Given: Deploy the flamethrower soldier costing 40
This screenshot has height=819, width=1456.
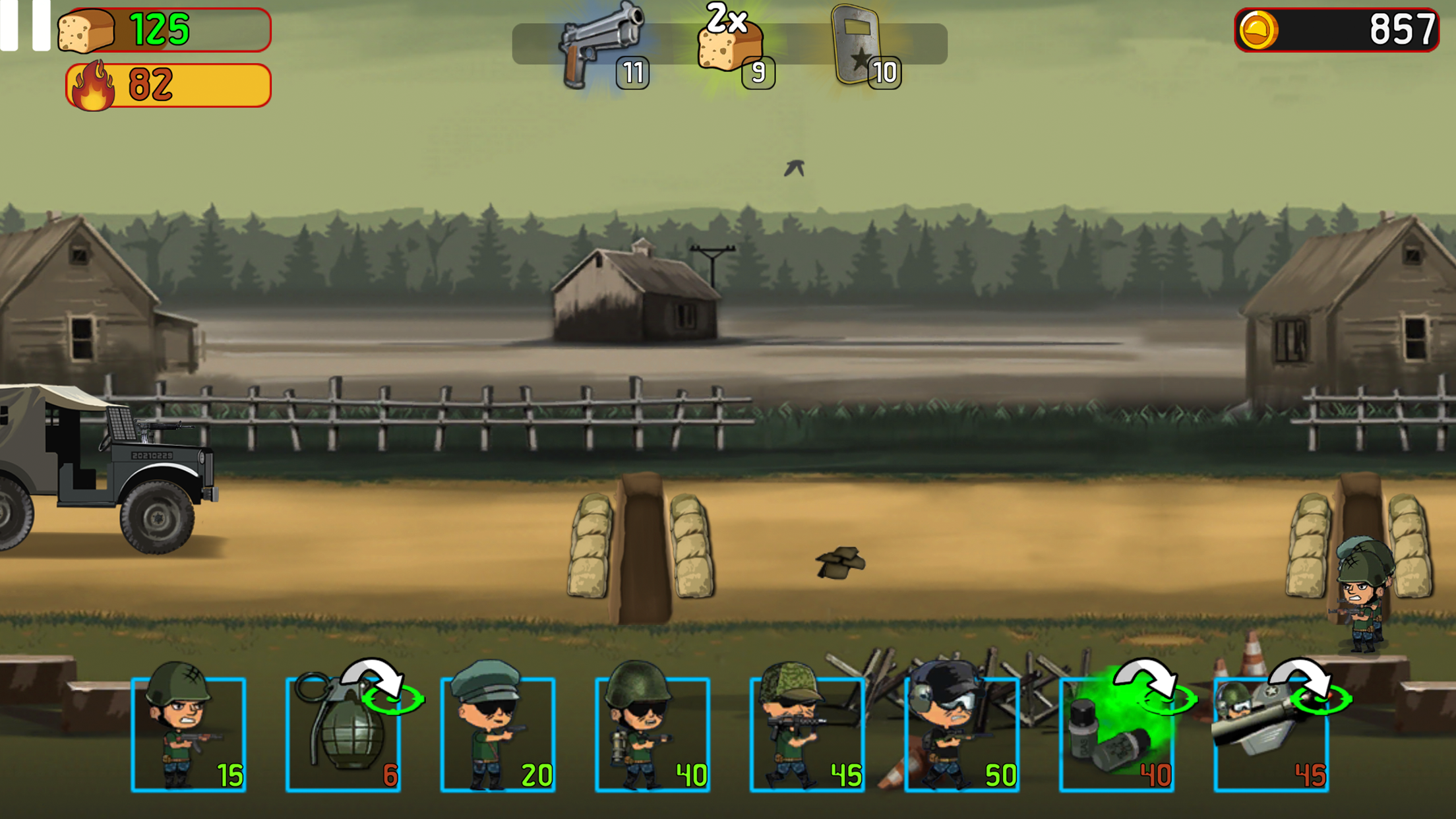Looking at the screenshot, I should tap(652, 733).
